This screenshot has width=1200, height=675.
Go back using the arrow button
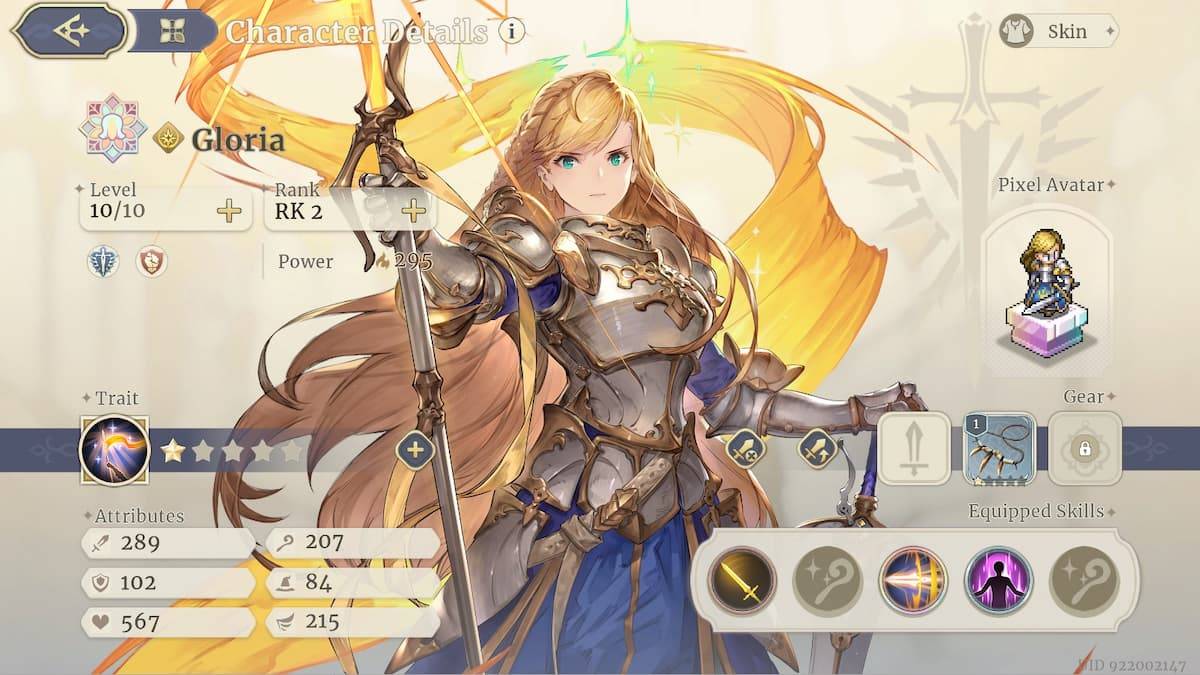coord(72,30)
